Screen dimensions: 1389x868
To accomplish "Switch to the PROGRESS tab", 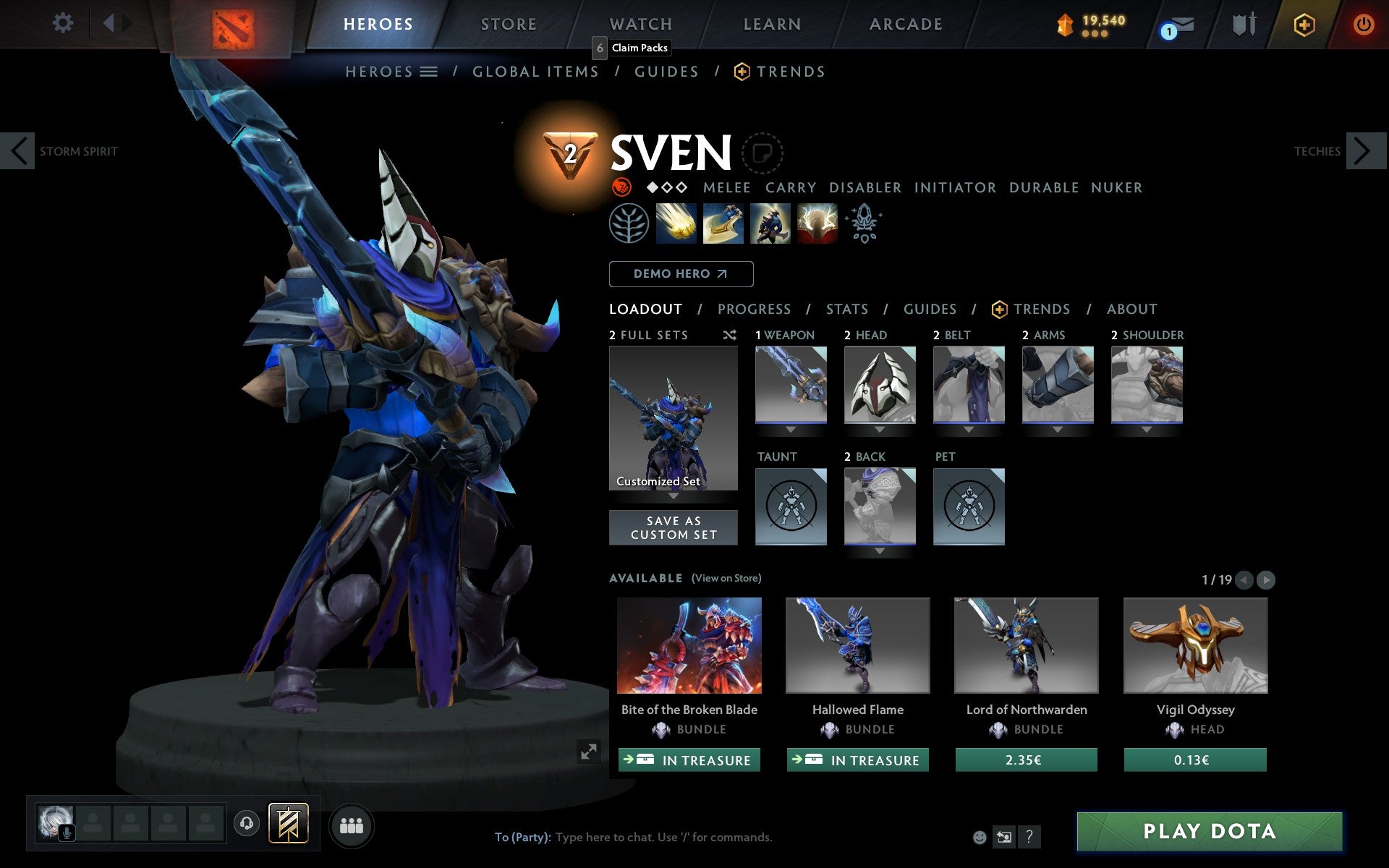I will [754, 309].
